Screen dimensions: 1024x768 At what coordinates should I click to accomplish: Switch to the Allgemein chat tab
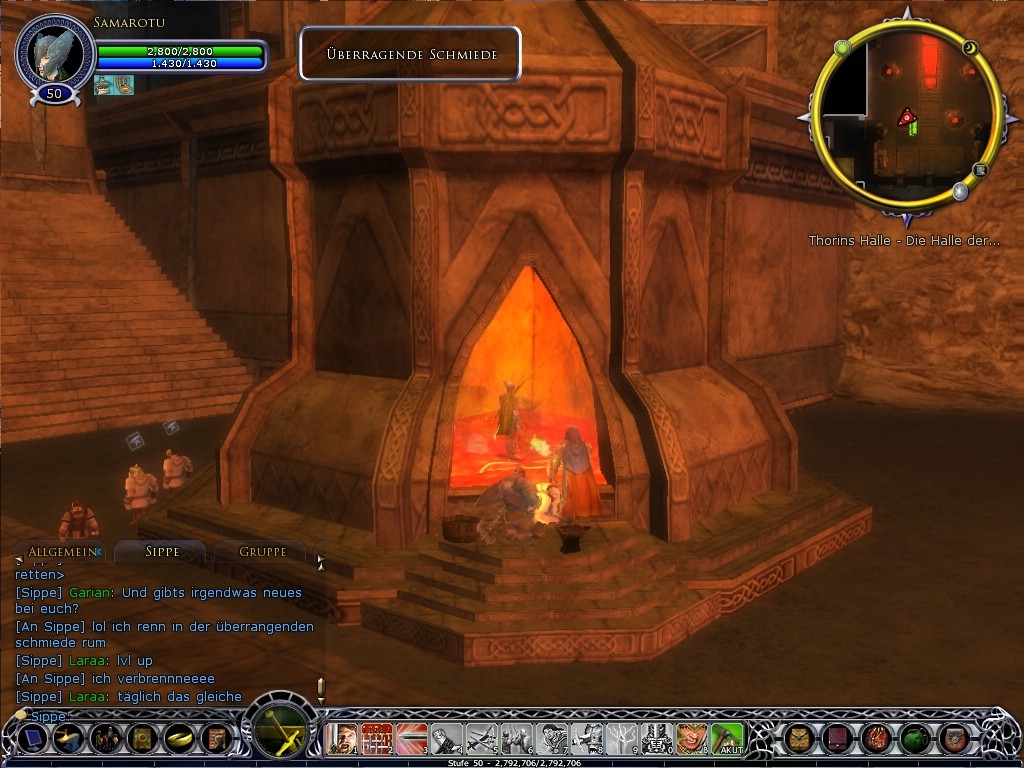tap(62, 552)
